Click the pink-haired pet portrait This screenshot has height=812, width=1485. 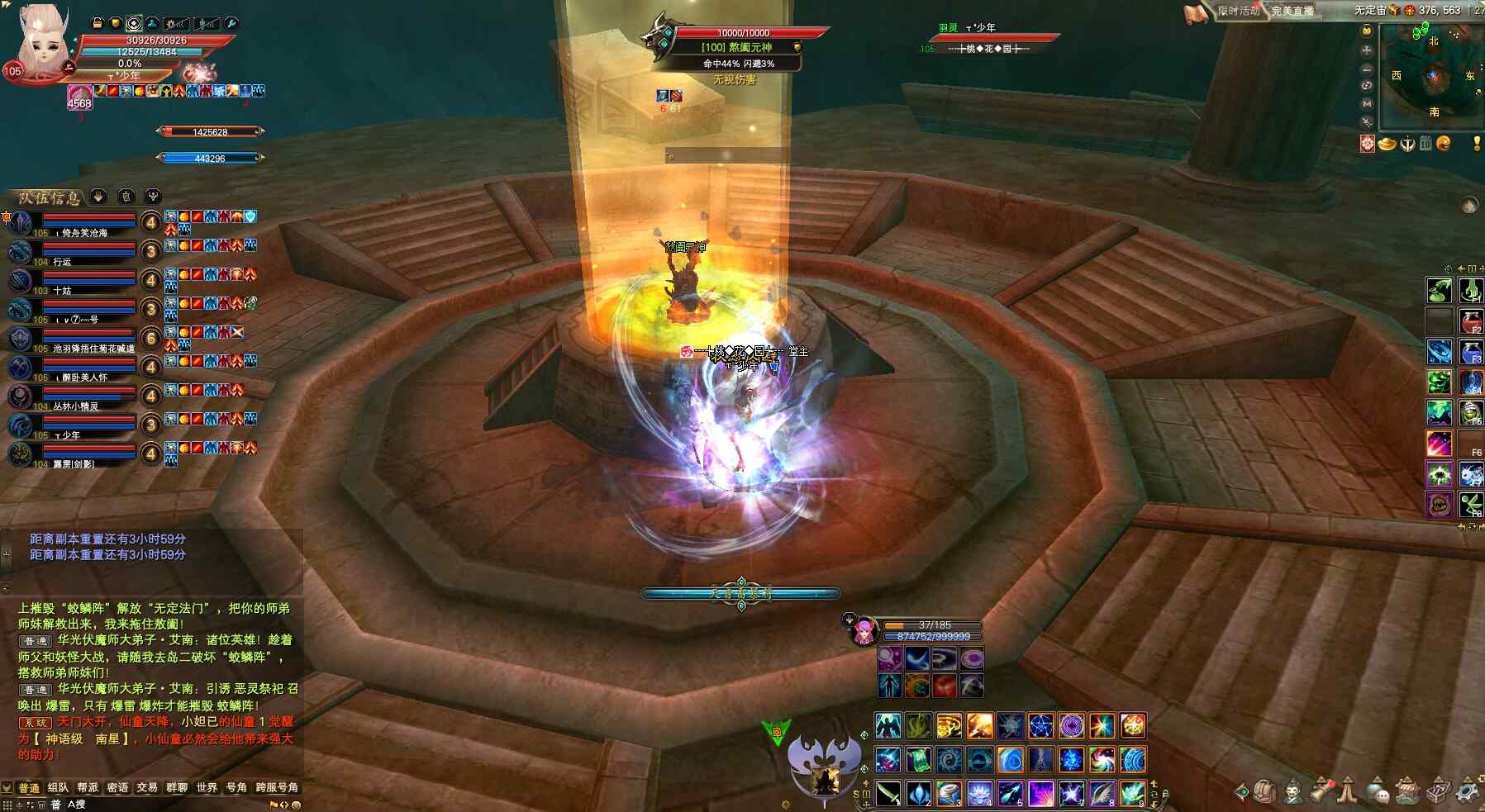pos(864,631)
